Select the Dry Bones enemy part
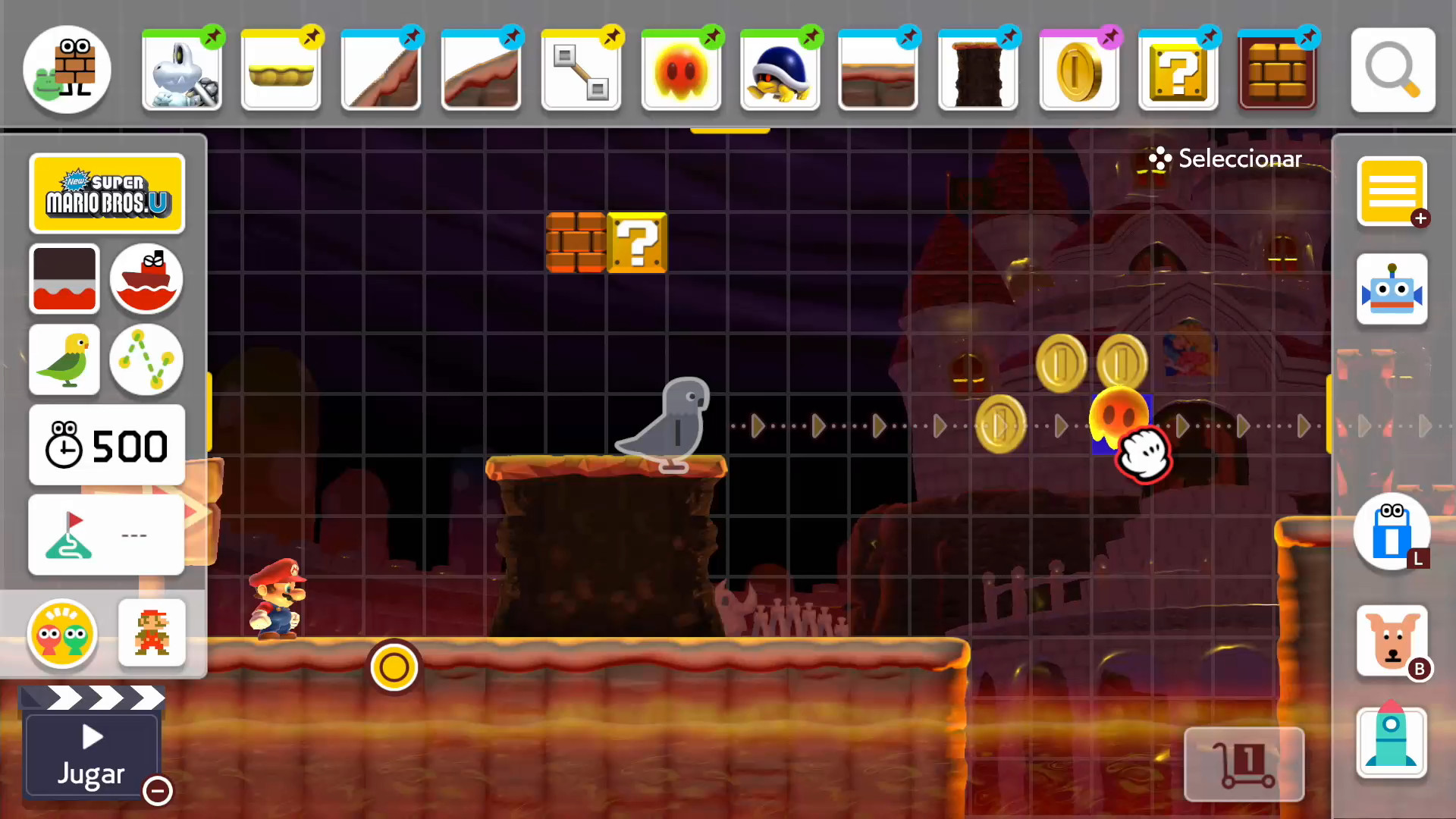The width and height of the screenshot is (1456, 819). point(182,72)
